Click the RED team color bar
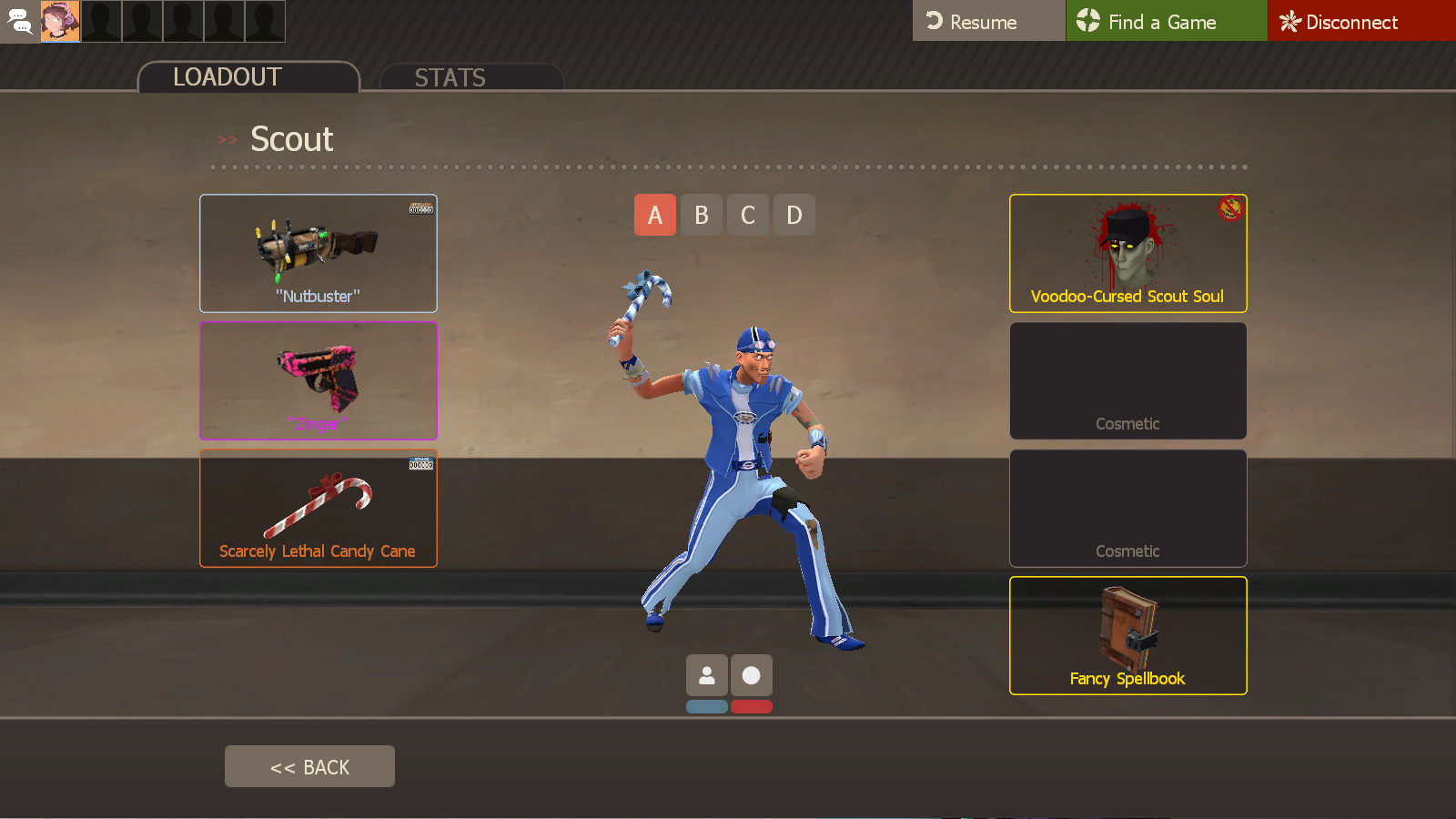 click(751, 705)
